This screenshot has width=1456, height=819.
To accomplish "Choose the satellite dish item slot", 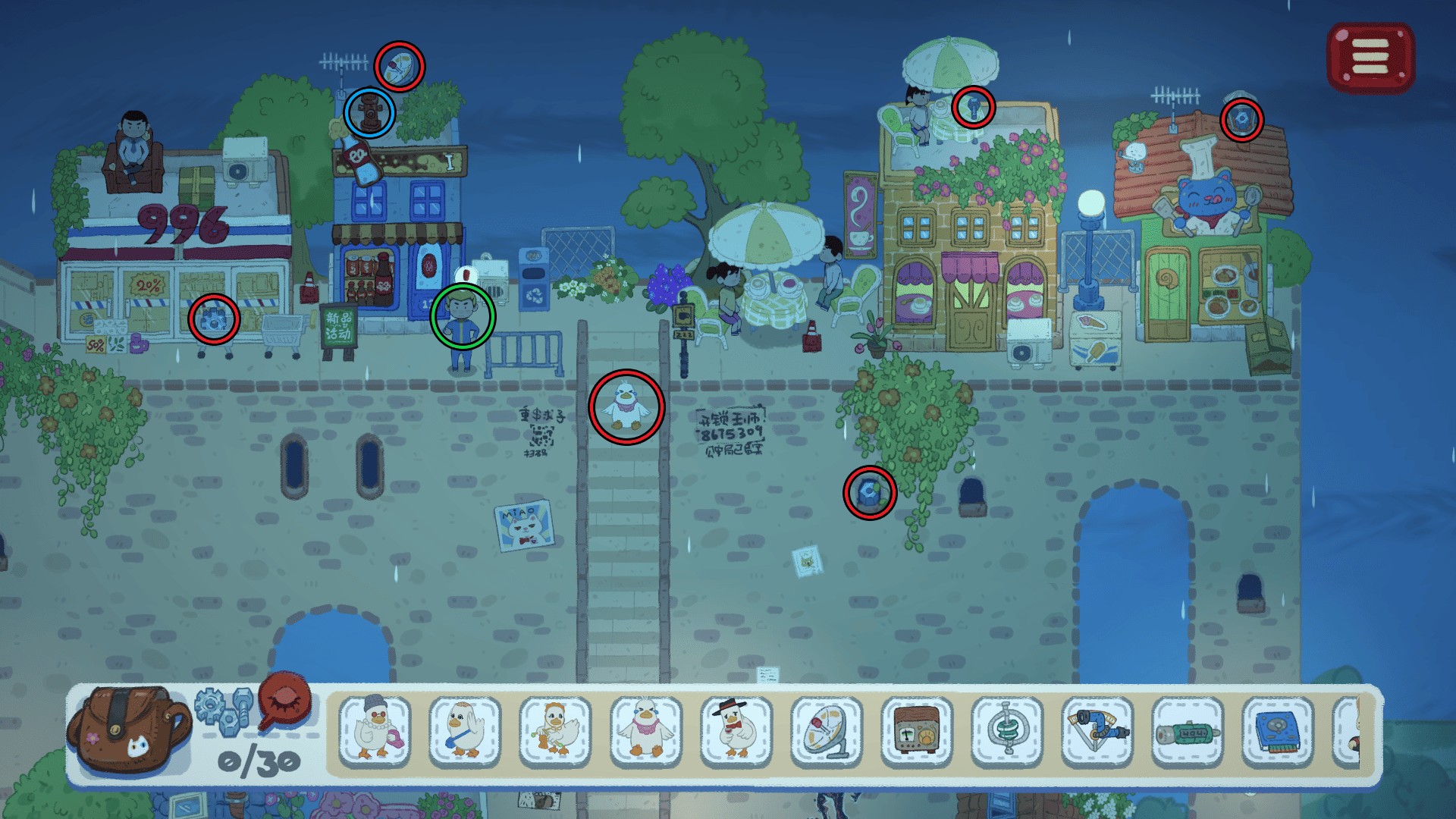I will [826, 730].
